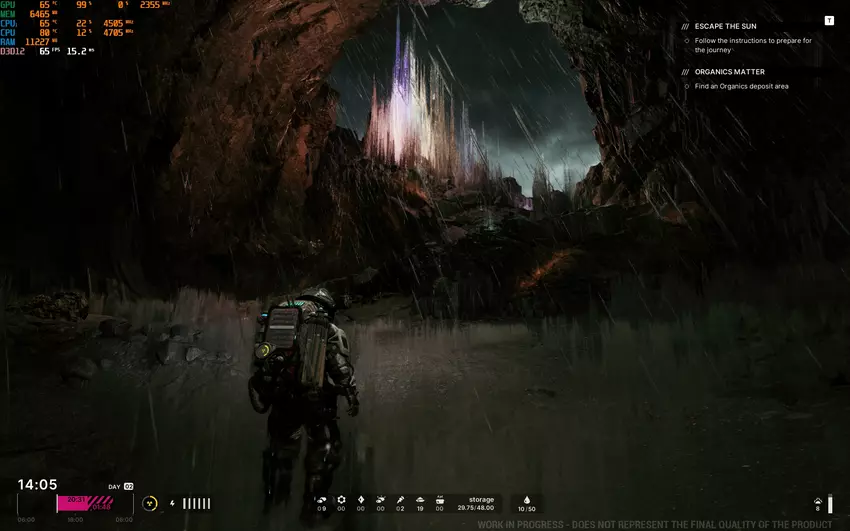The height and width of the screenshot is (531, 850).
Task: Click the water droplet resource icon
Action: coord(527,500)
